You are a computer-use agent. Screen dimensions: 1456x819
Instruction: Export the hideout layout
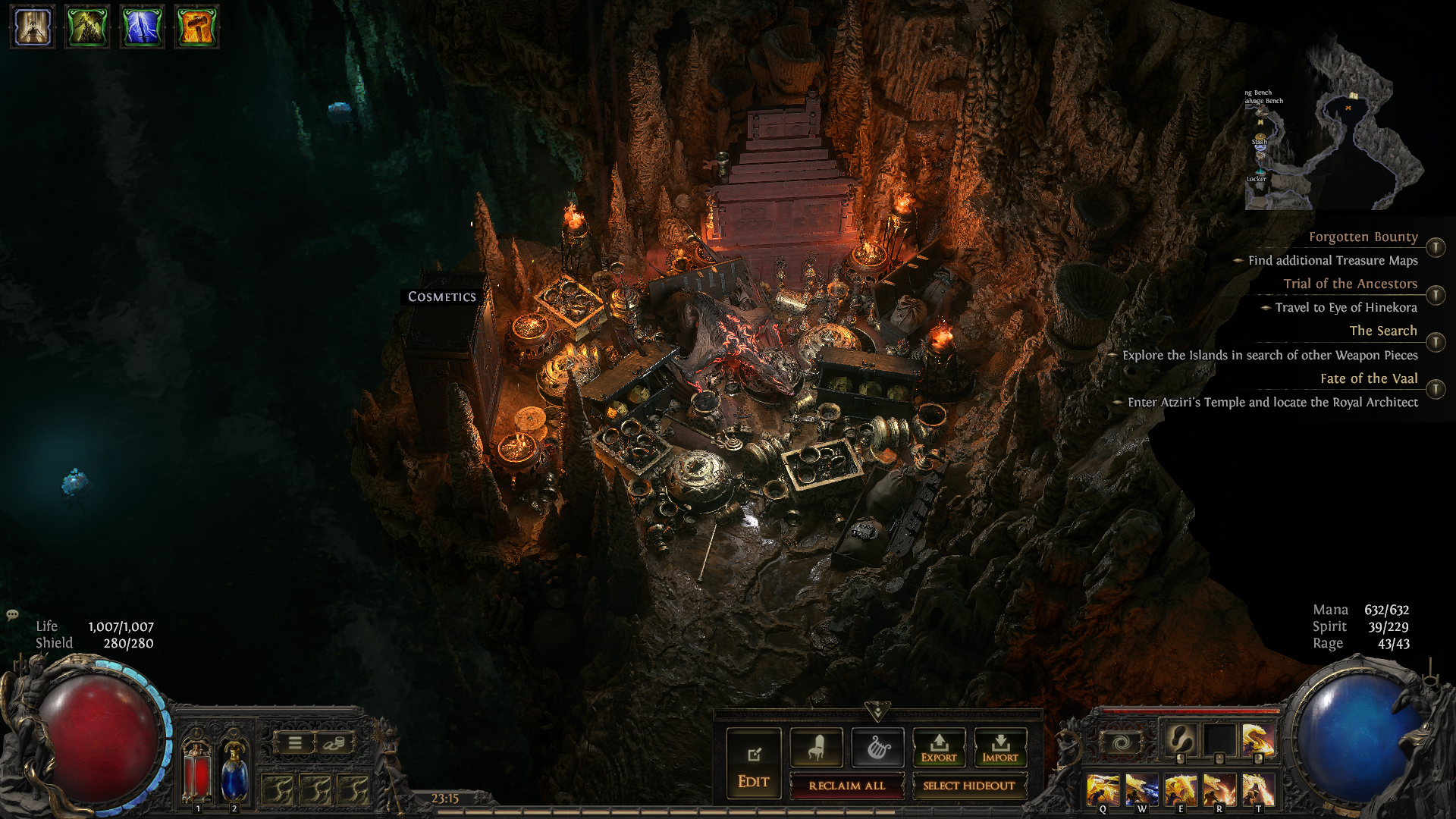point(939,748)
